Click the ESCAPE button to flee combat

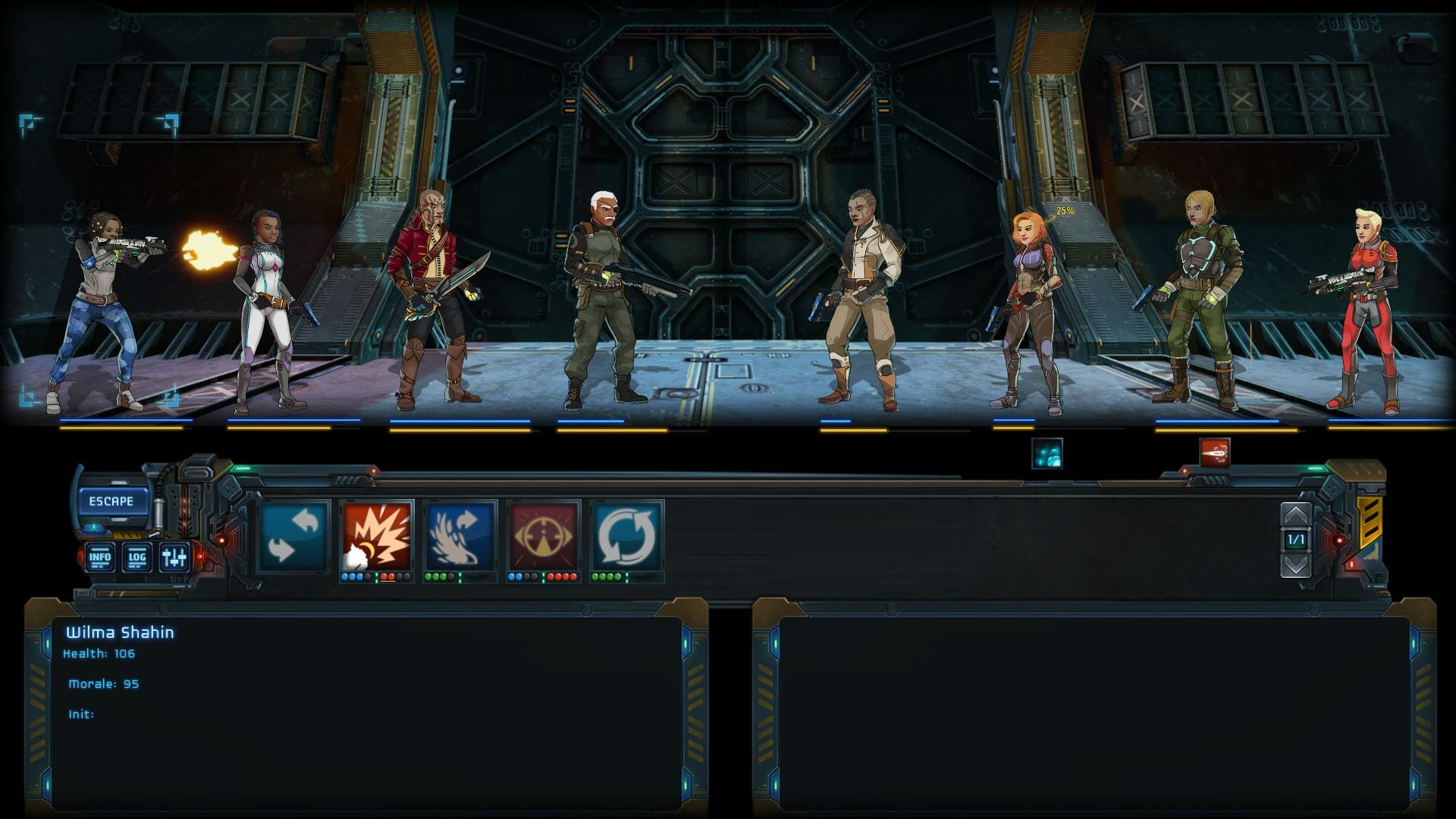coord(112,500)
